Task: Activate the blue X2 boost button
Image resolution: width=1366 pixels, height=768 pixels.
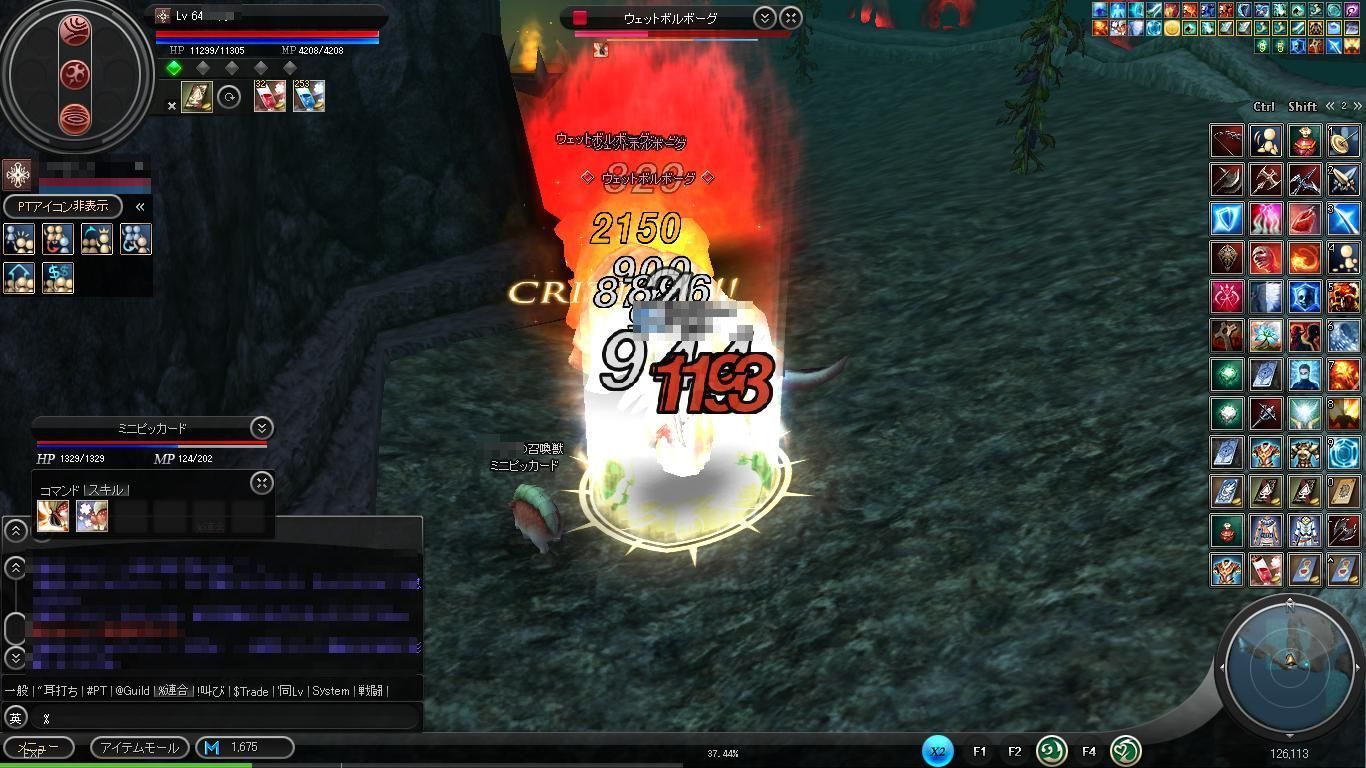Action: pos(937,751)
